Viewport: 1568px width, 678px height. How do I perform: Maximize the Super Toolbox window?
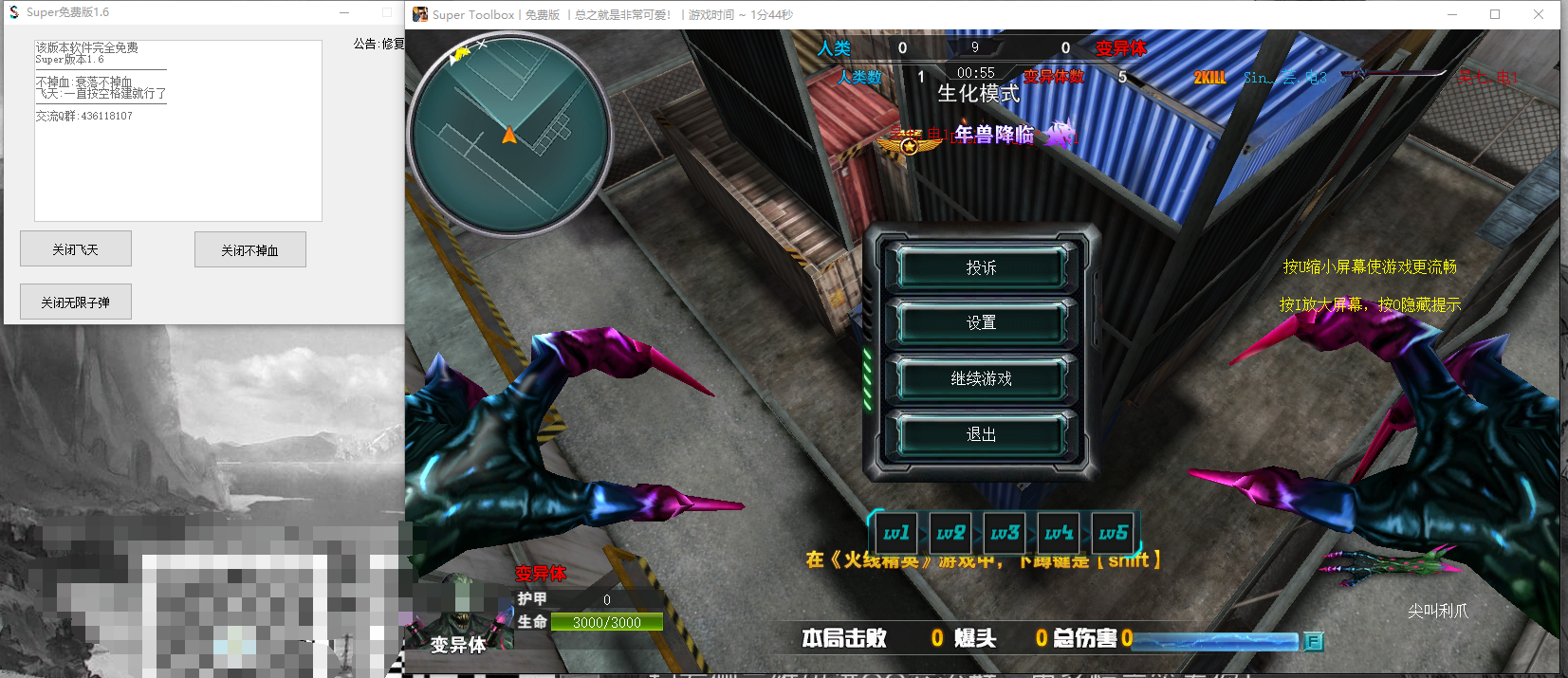pyautogui.click(x=1495, y=14)
